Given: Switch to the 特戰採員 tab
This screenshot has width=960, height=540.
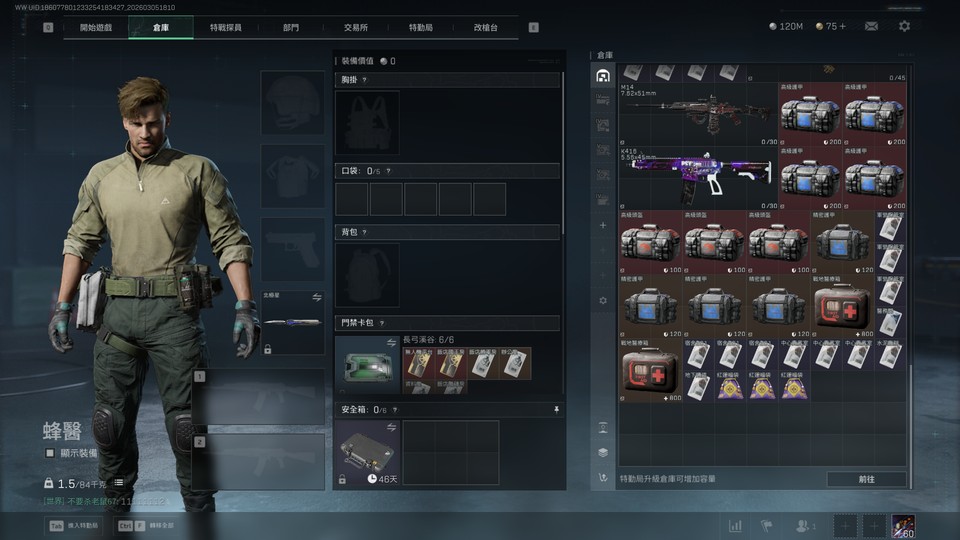Looking at the screenshot, I should (x=225, y=27).
